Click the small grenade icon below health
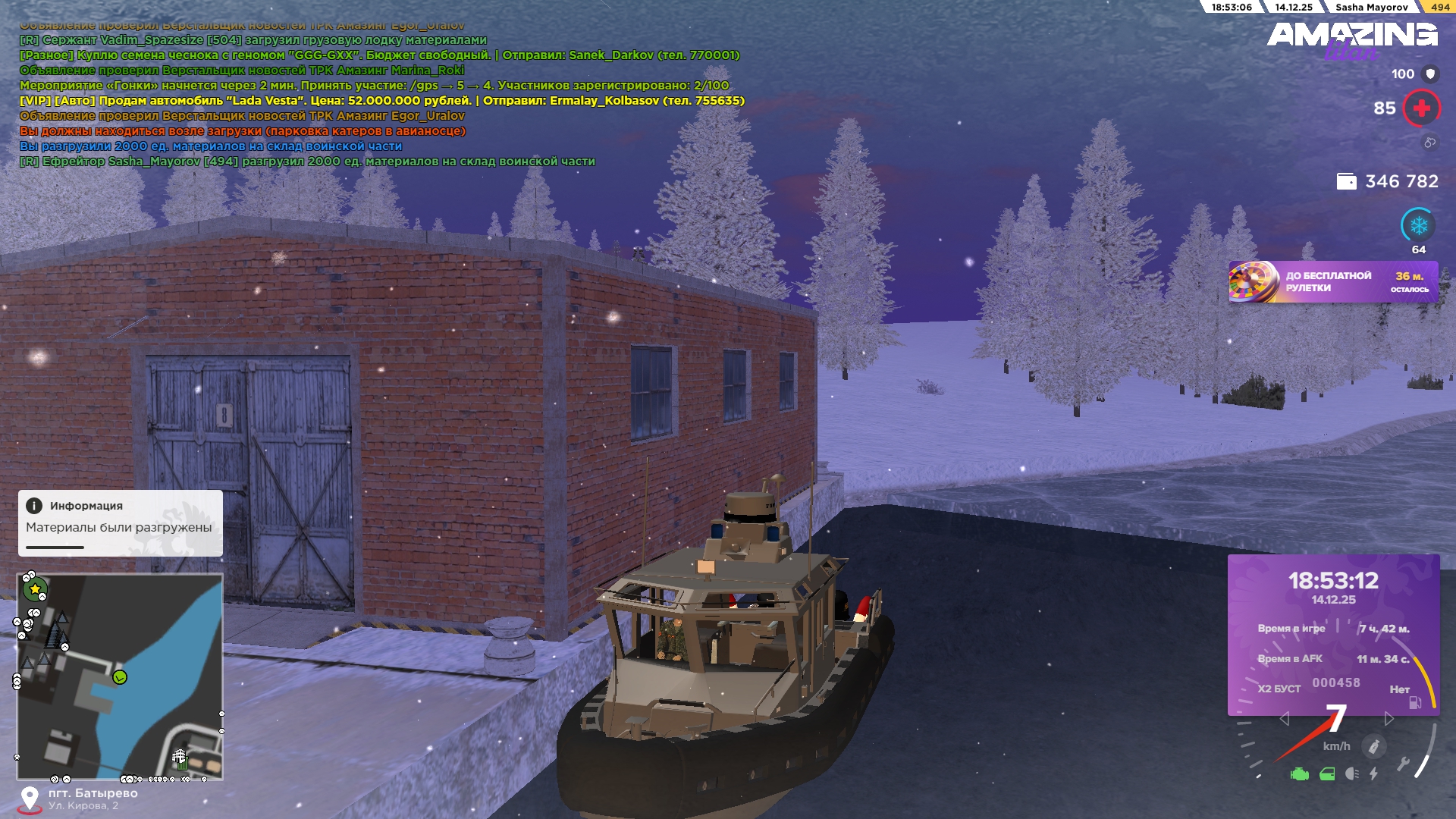The image size is (1456, 819). tap(1429, 143)
